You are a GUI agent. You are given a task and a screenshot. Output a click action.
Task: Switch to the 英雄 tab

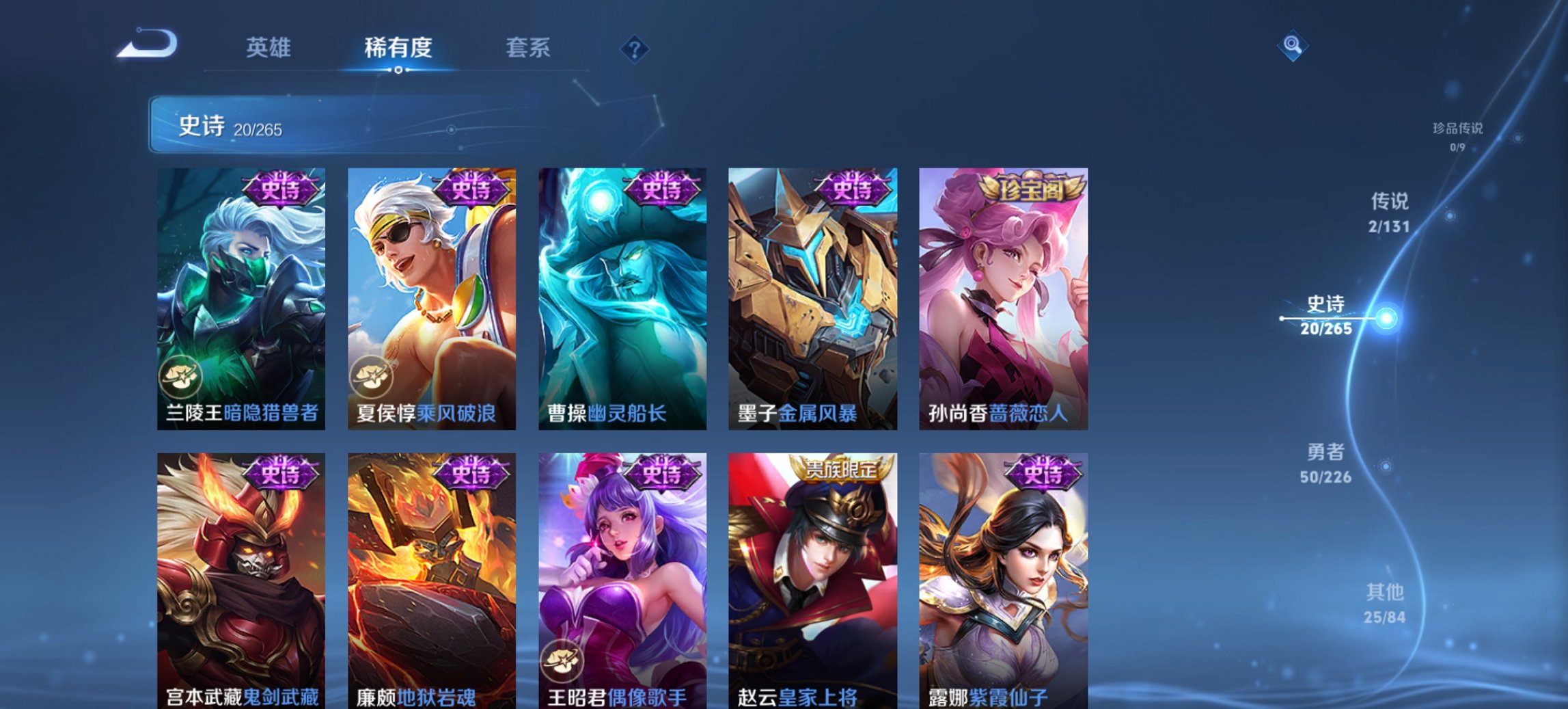[270, 48]
